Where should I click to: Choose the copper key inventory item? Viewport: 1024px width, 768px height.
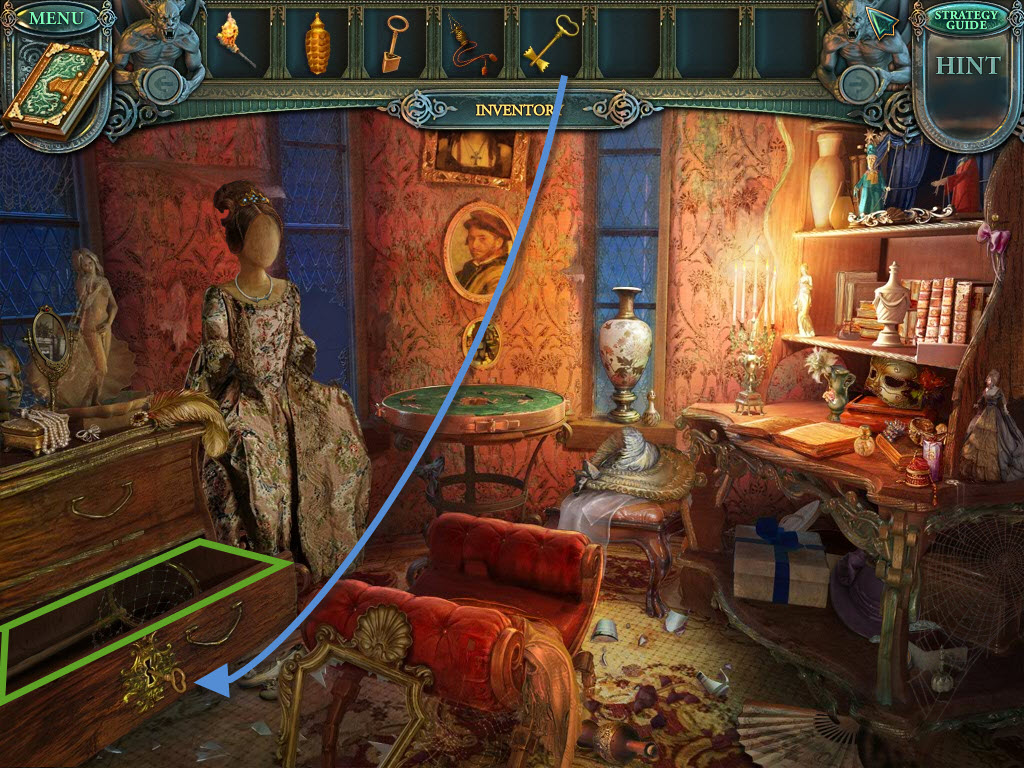391,45
